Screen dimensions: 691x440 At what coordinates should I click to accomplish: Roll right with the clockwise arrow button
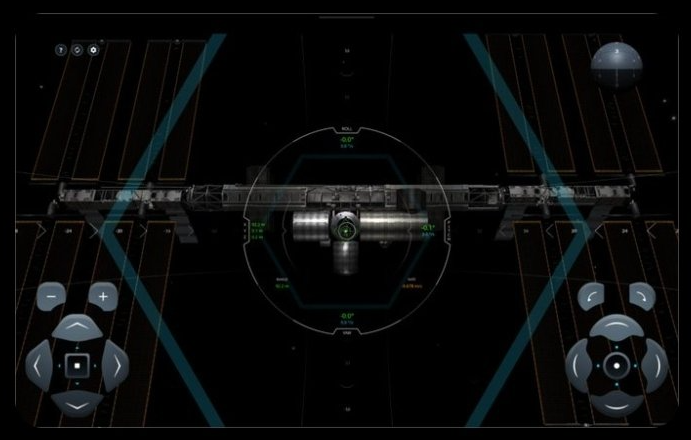(641, 296)
